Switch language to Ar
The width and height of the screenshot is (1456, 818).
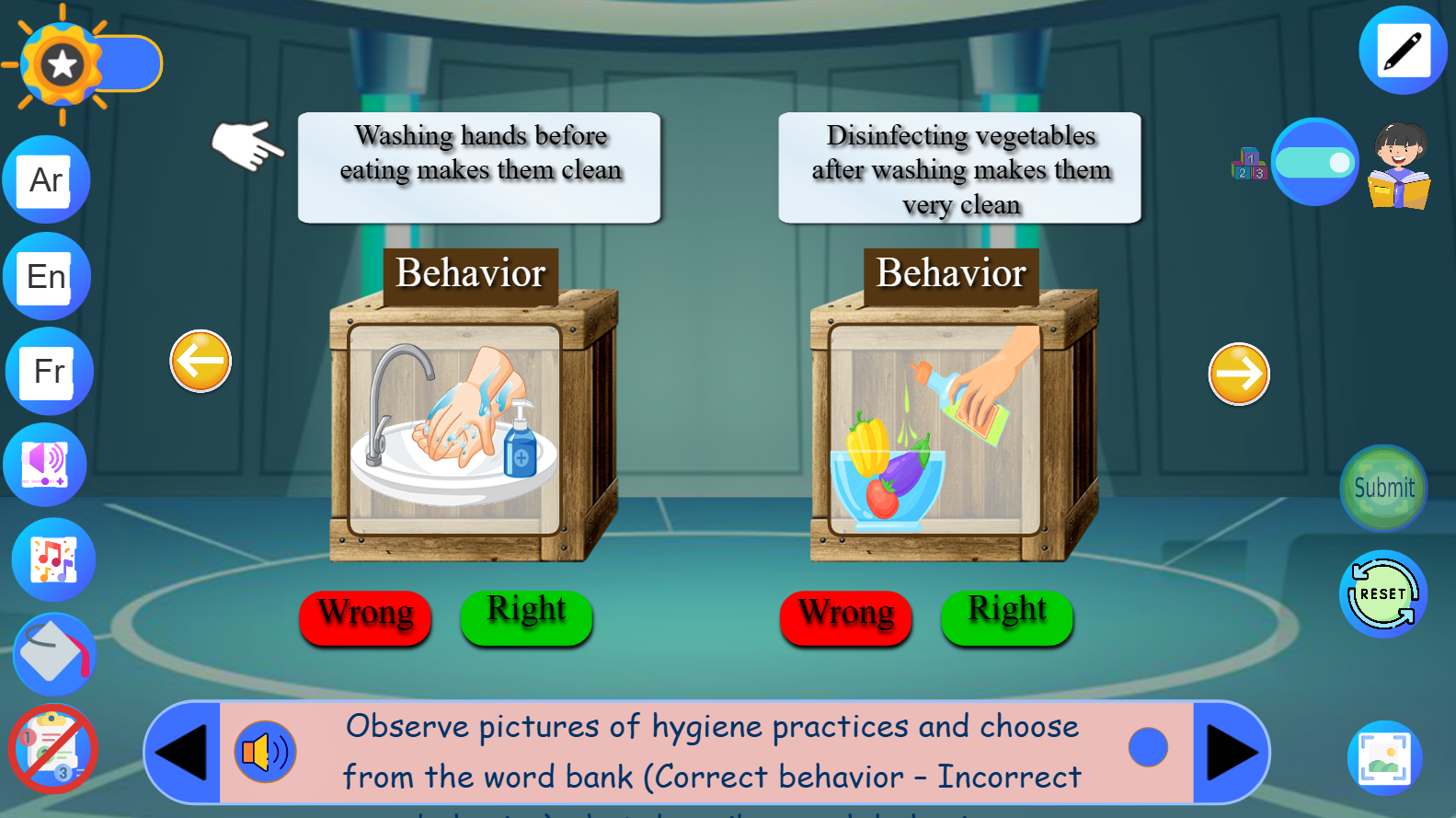46,179
